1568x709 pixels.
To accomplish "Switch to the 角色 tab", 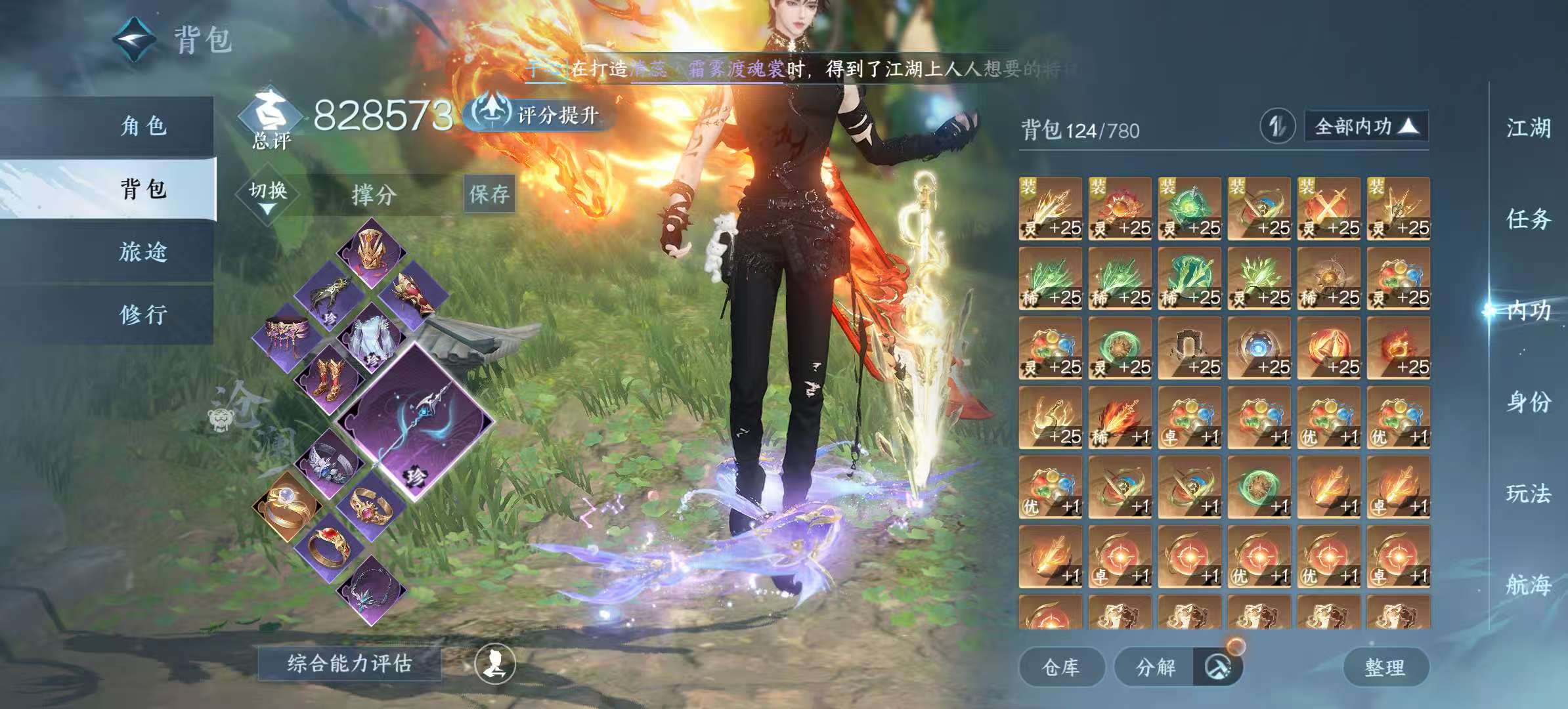I will click(143, 125).
